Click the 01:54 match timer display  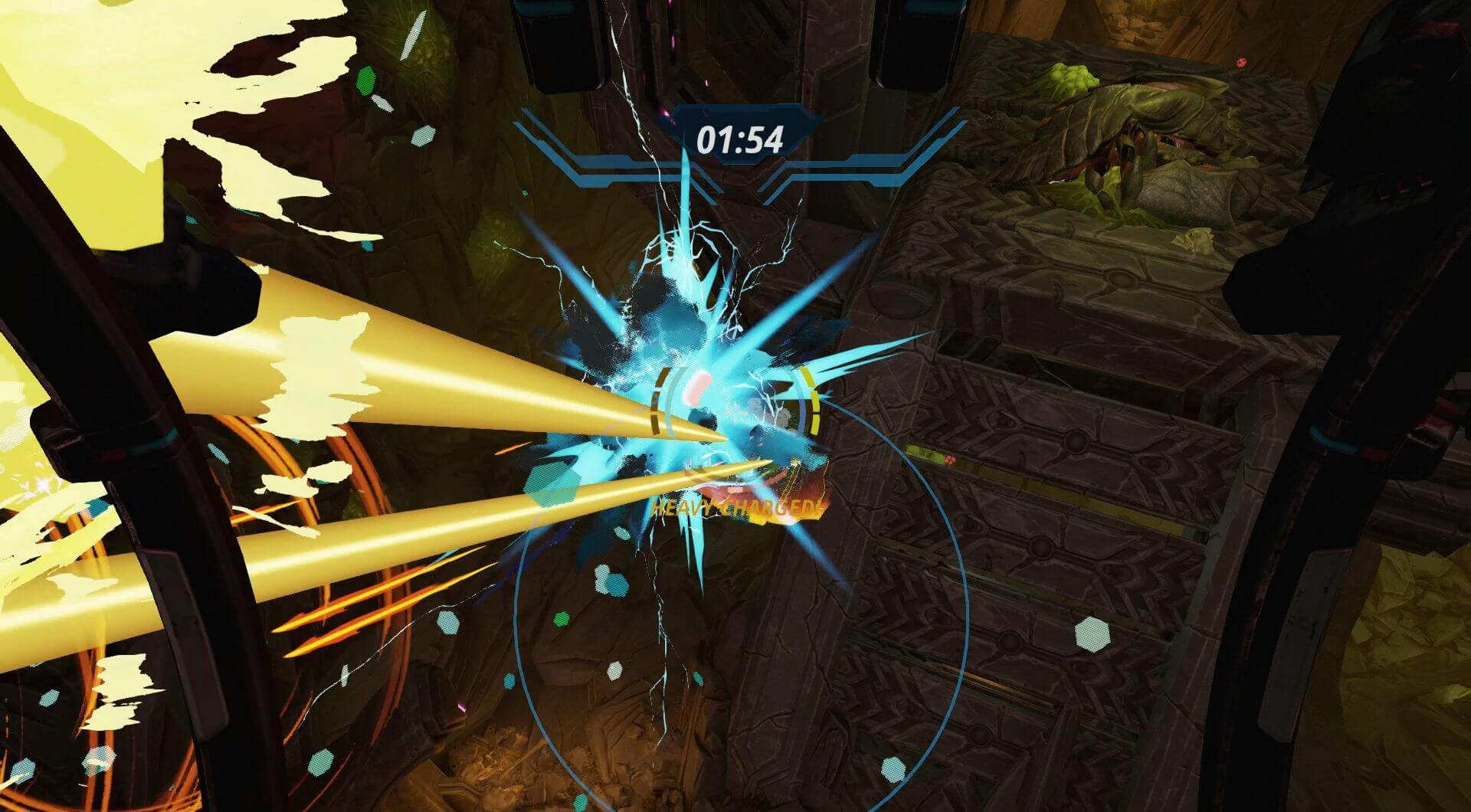[739, 138]
